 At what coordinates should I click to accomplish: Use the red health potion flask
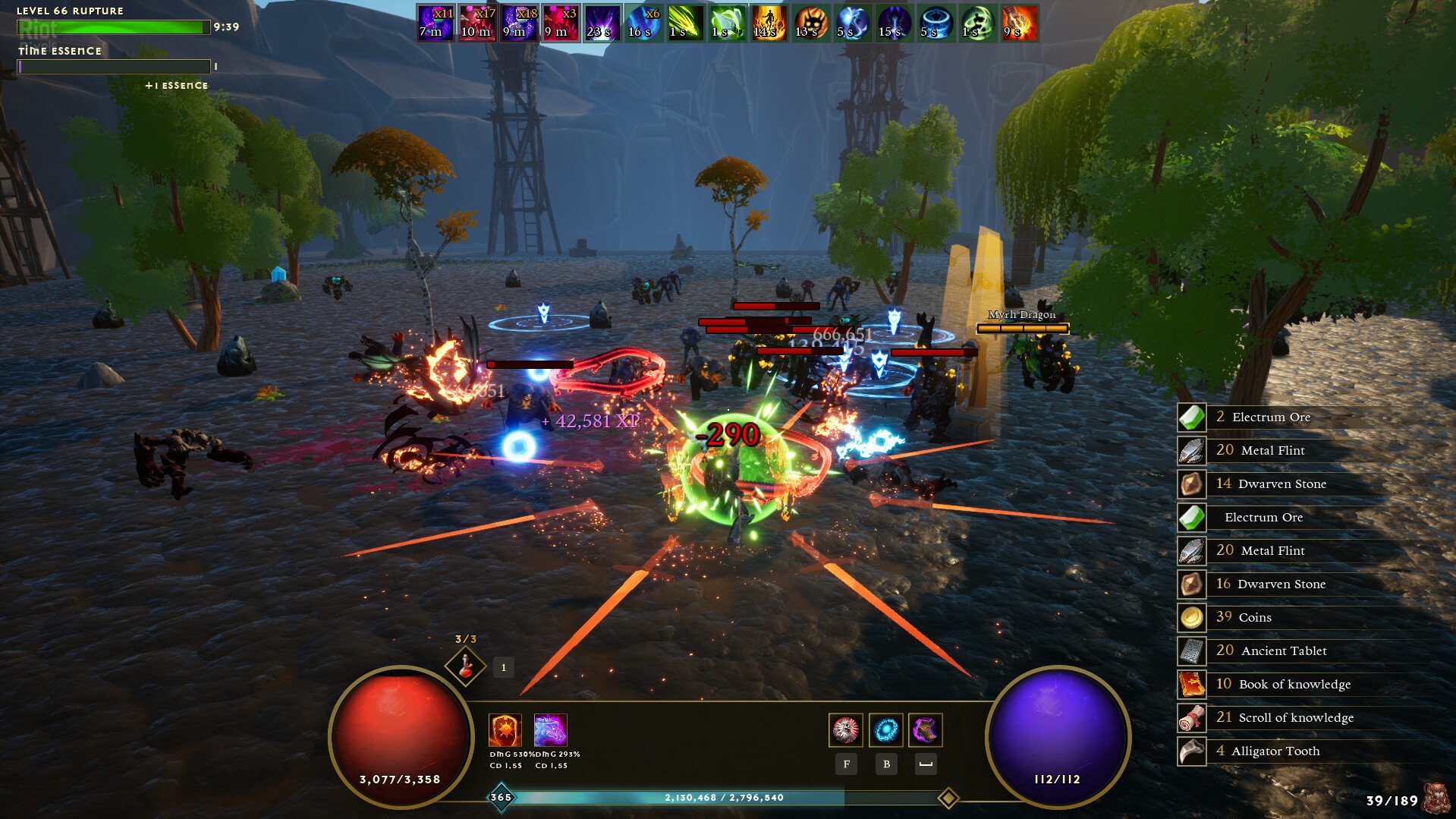pyautogui.click(x=465, y=666)
